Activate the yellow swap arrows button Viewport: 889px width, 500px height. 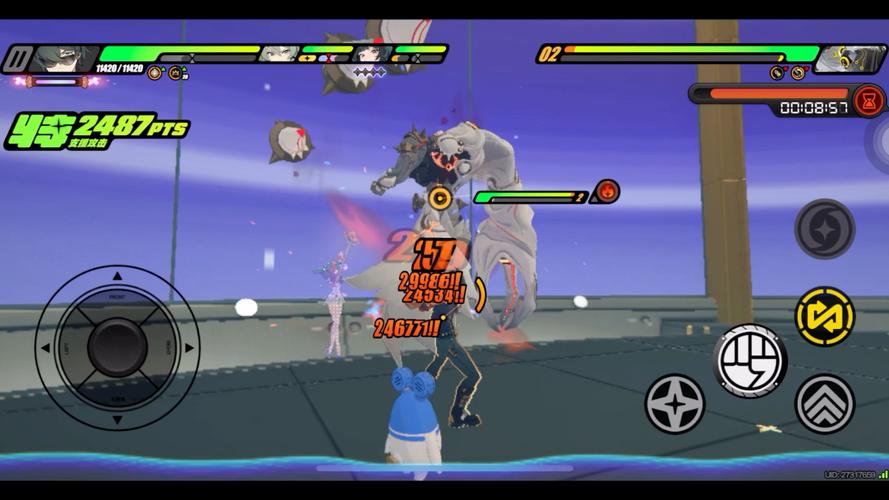coord(824,316)
